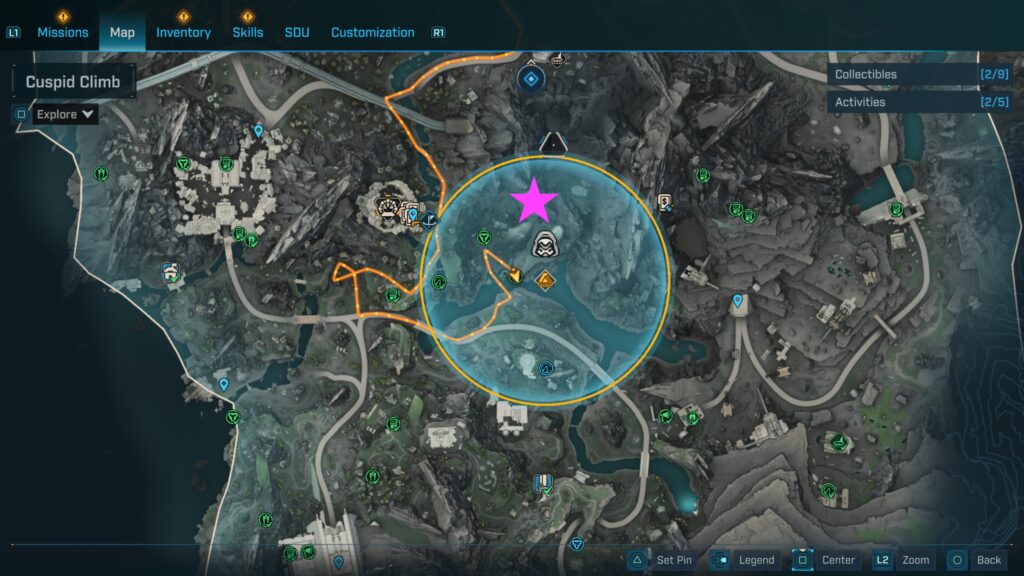Go to the Skills tab

coord(248,32)
